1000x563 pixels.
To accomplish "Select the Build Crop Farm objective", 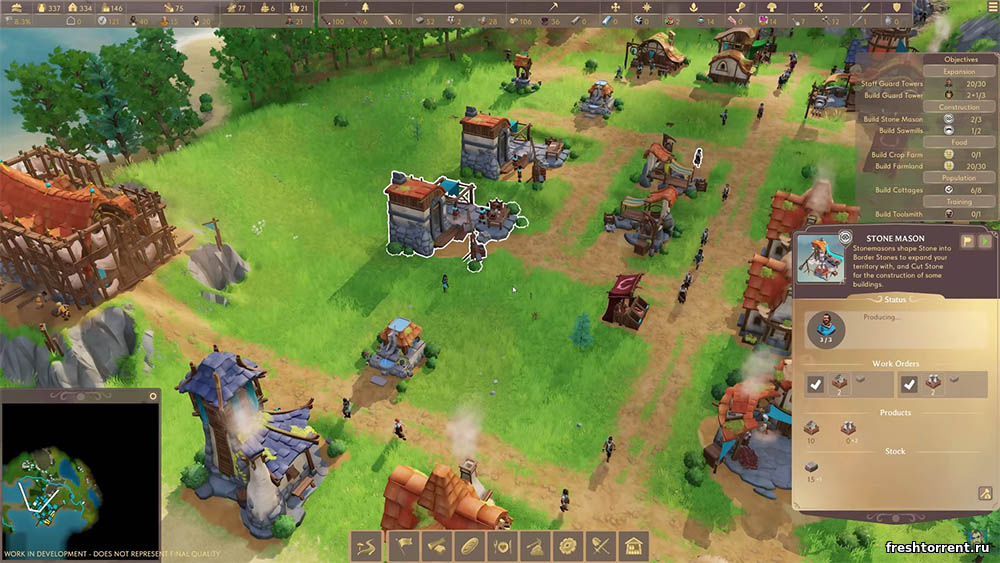I will point(896,155).
